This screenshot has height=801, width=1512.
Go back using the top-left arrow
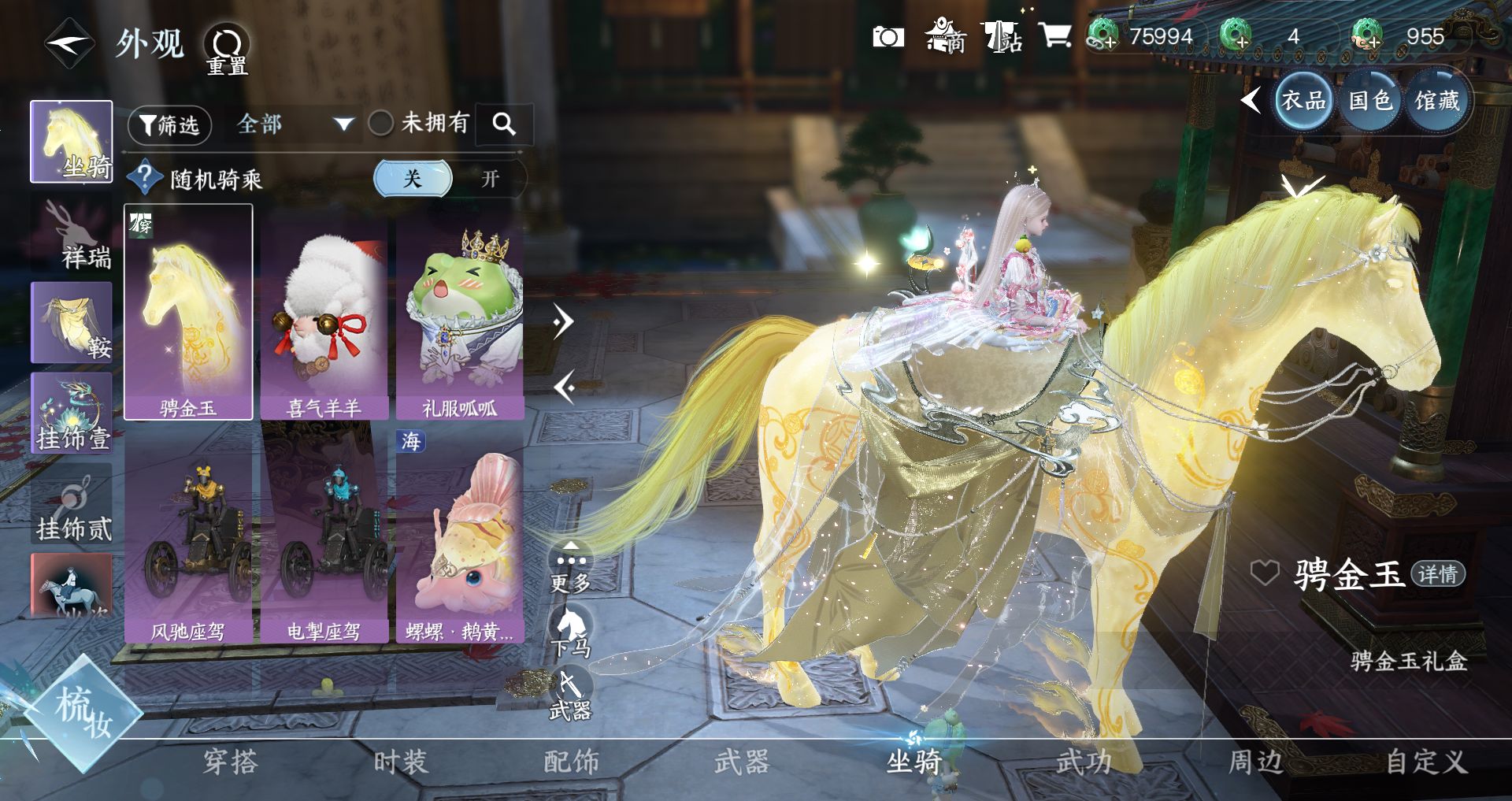(69, 44)
